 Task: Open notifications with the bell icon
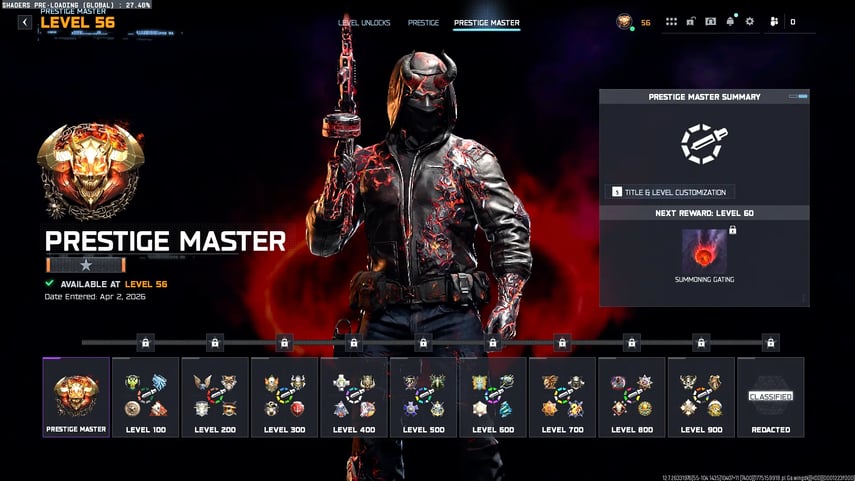pos(730,22)
